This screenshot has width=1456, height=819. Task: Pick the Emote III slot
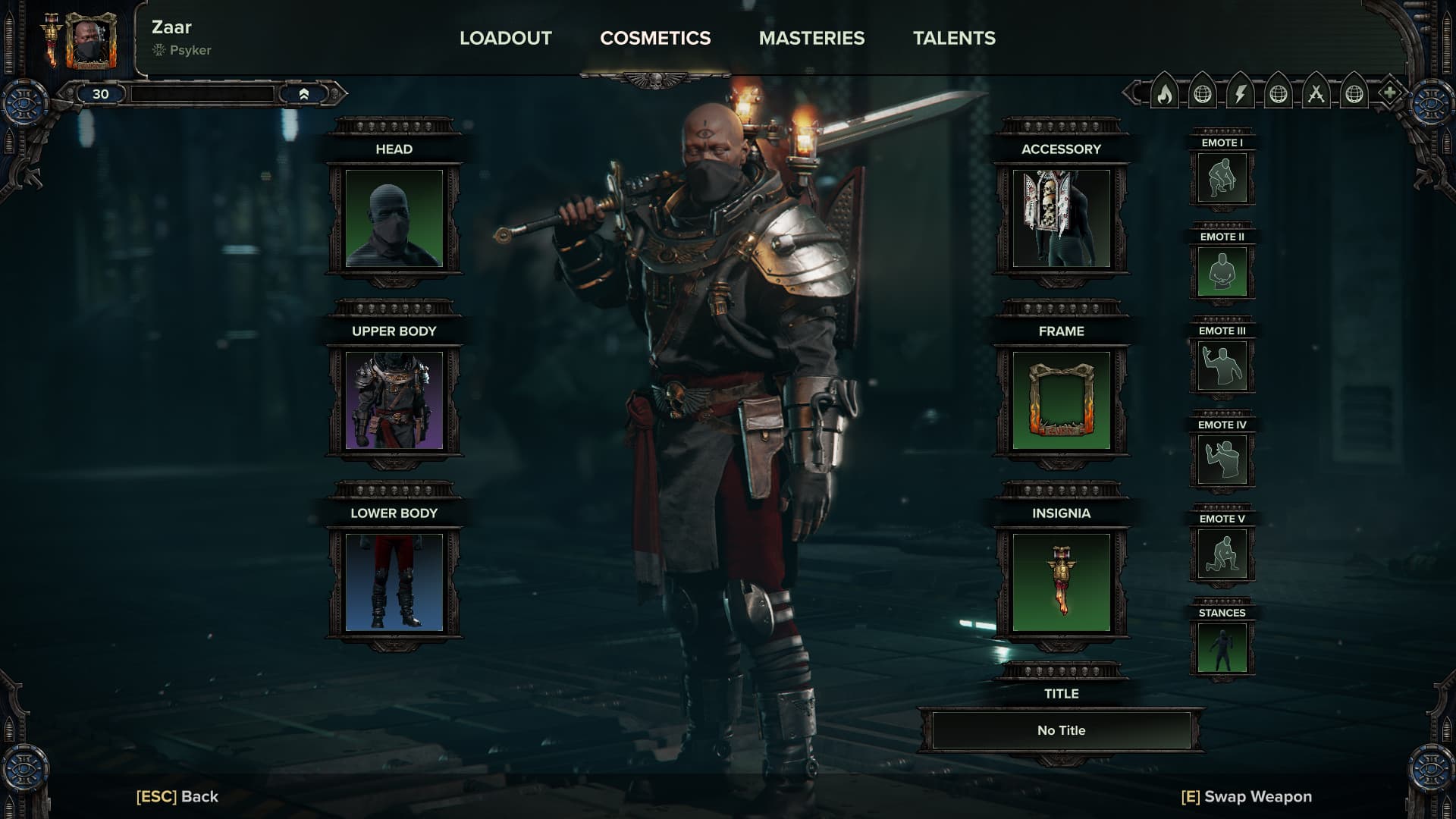point(1222,366)
